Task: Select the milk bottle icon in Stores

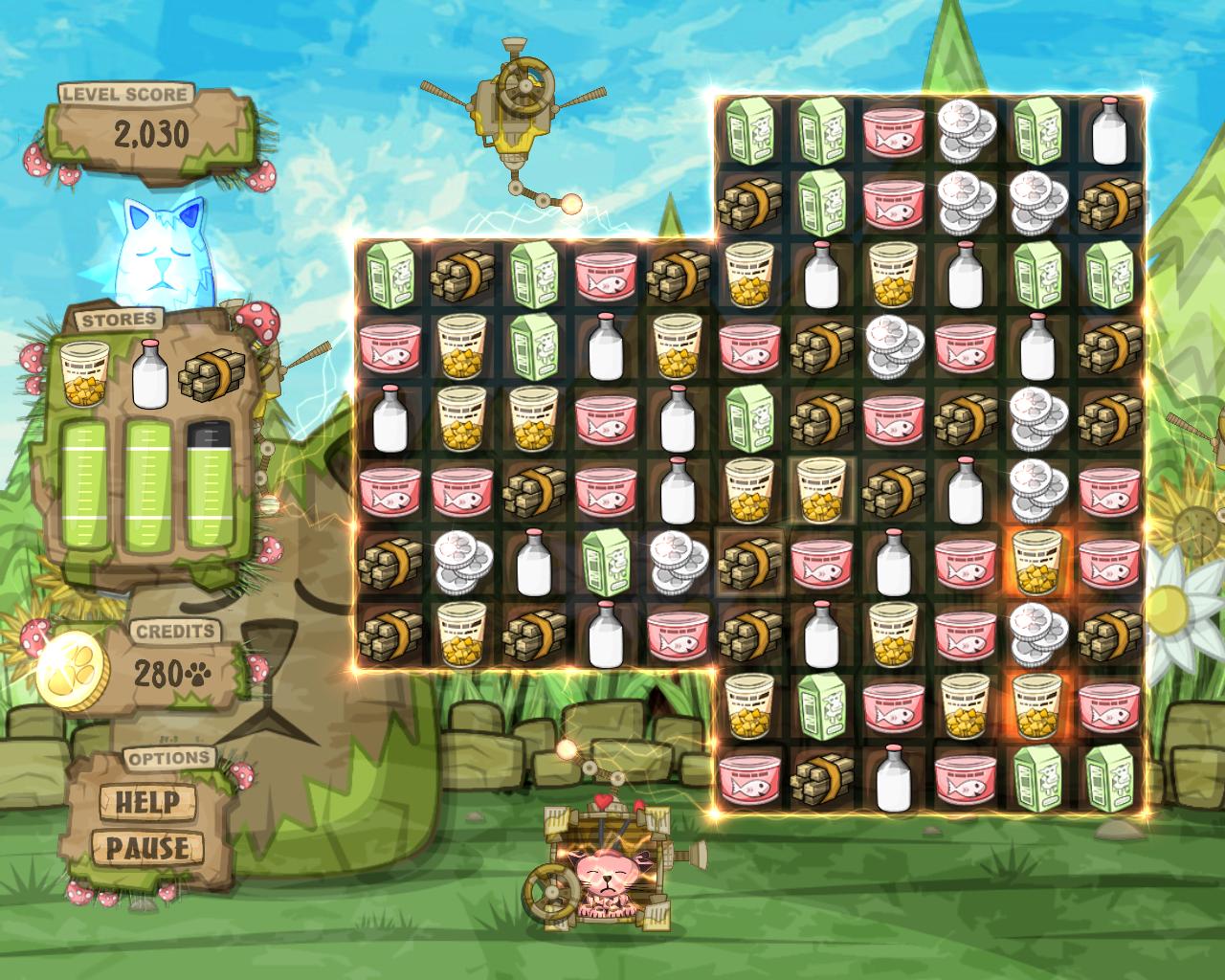Action: coord(148,373)
